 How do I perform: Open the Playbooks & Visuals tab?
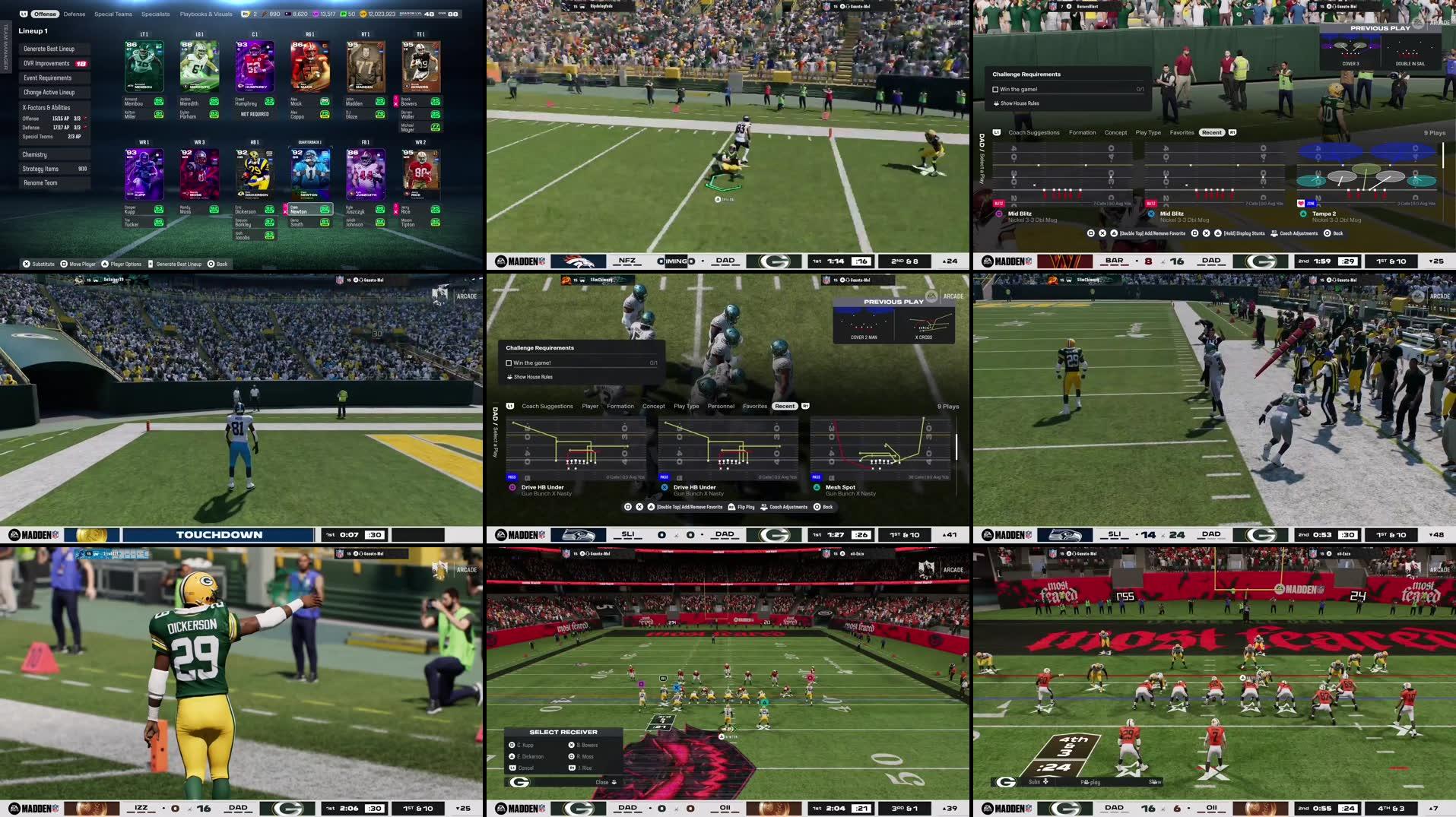205,14
